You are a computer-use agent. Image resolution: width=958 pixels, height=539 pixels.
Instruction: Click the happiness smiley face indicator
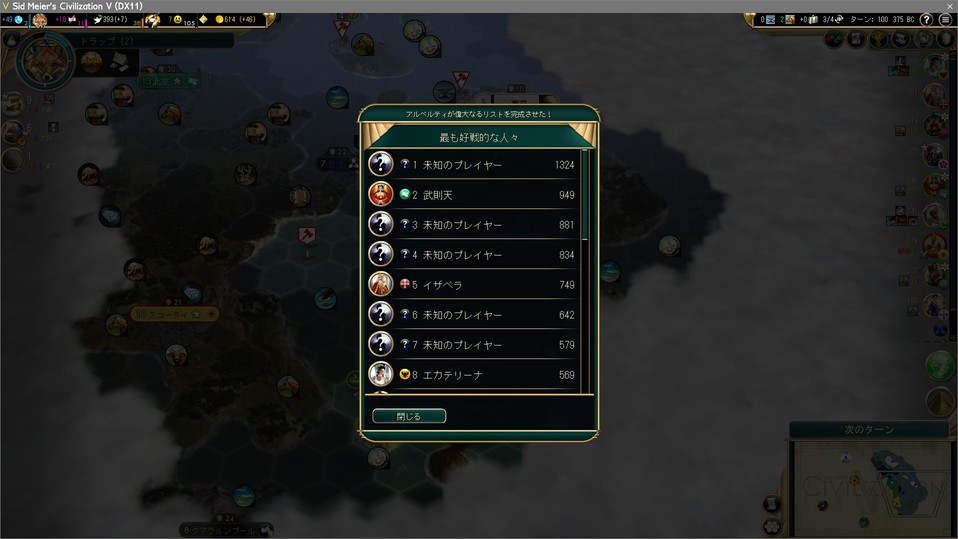(x=178, y=19)
